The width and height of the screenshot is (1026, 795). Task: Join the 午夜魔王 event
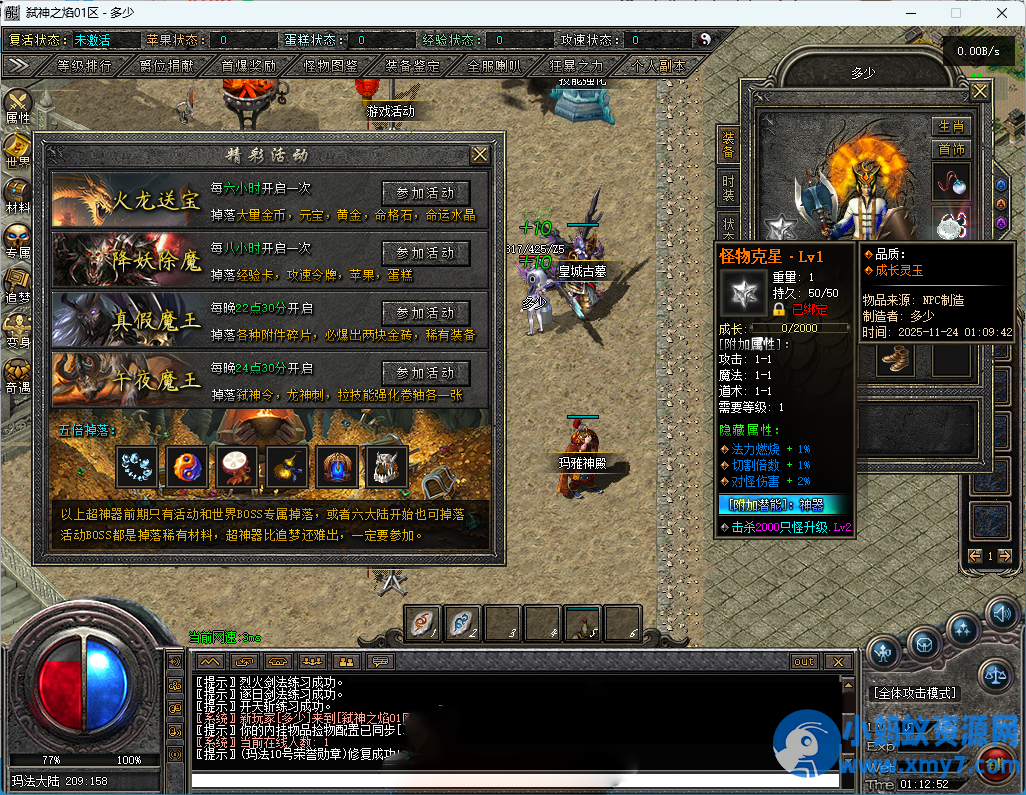click(426, 373)
